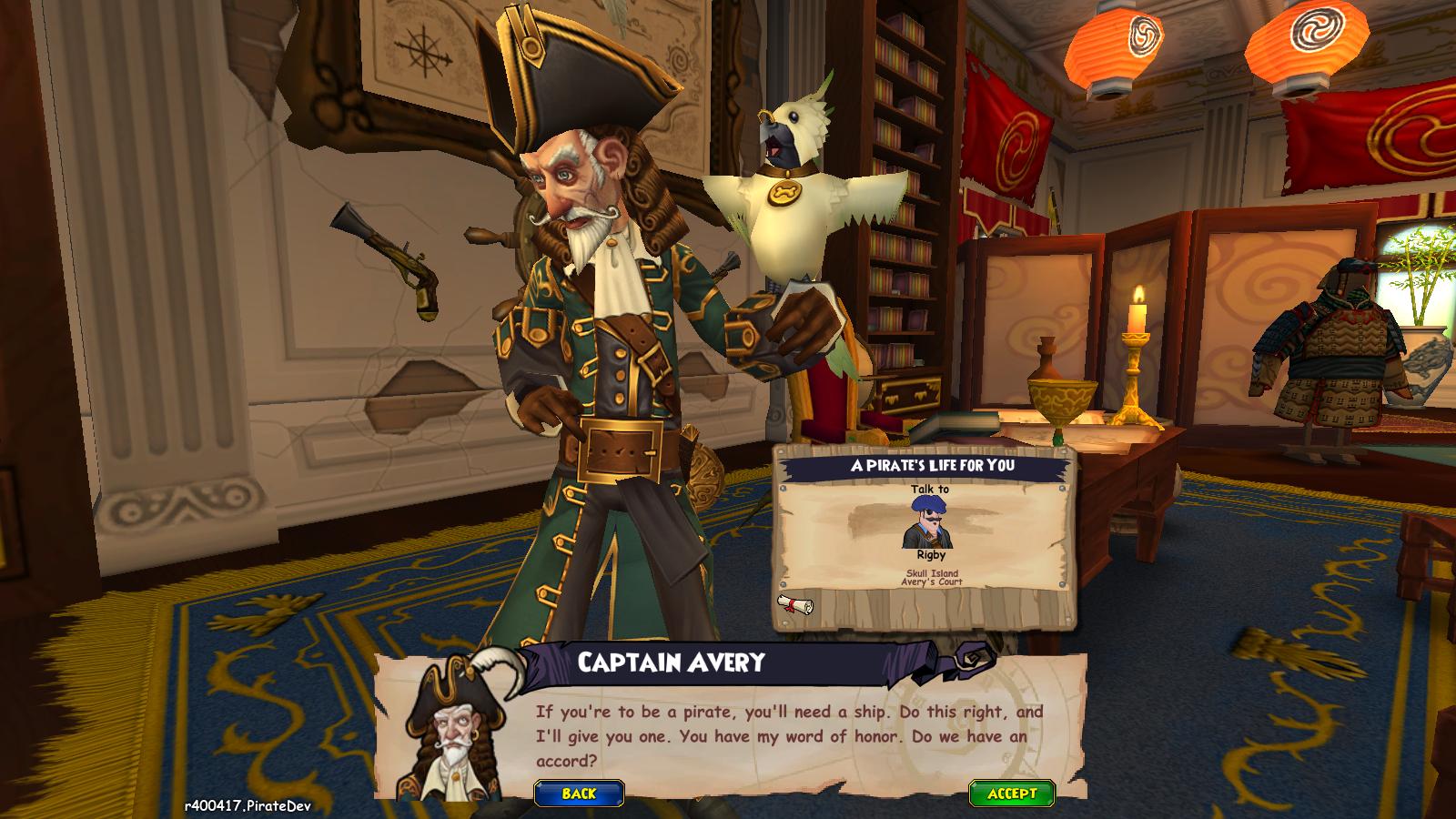
Task: Go back in the dialogue
Action: (579, 794)
